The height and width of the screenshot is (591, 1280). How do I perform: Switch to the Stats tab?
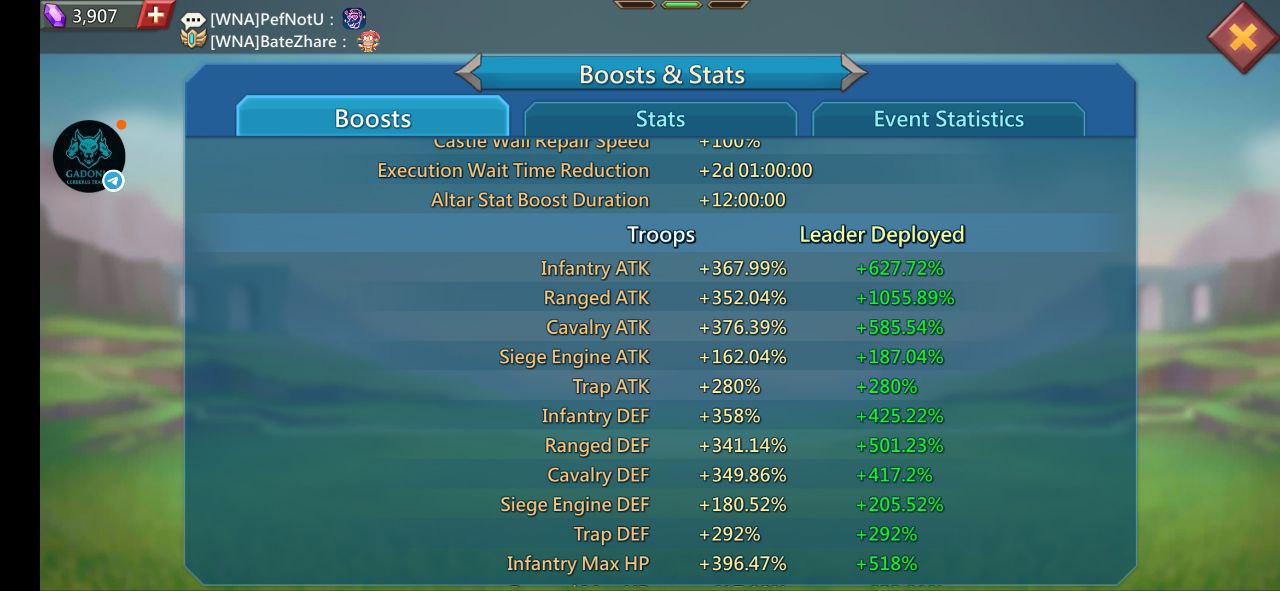[660, 119]
